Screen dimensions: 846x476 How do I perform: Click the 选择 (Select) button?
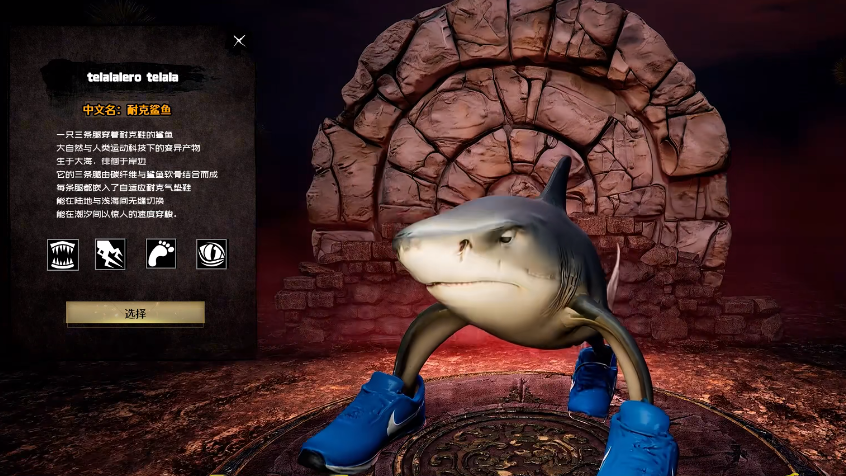click(135, 313)
